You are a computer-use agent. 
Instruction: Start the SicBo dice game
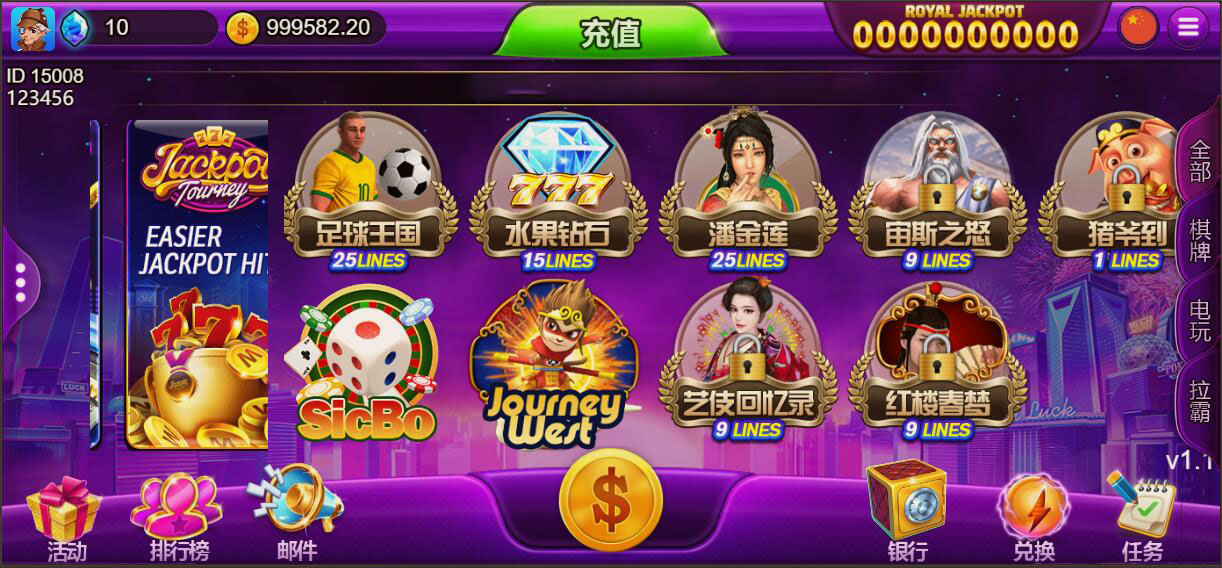pyautogui.click(x=367, y=365)
